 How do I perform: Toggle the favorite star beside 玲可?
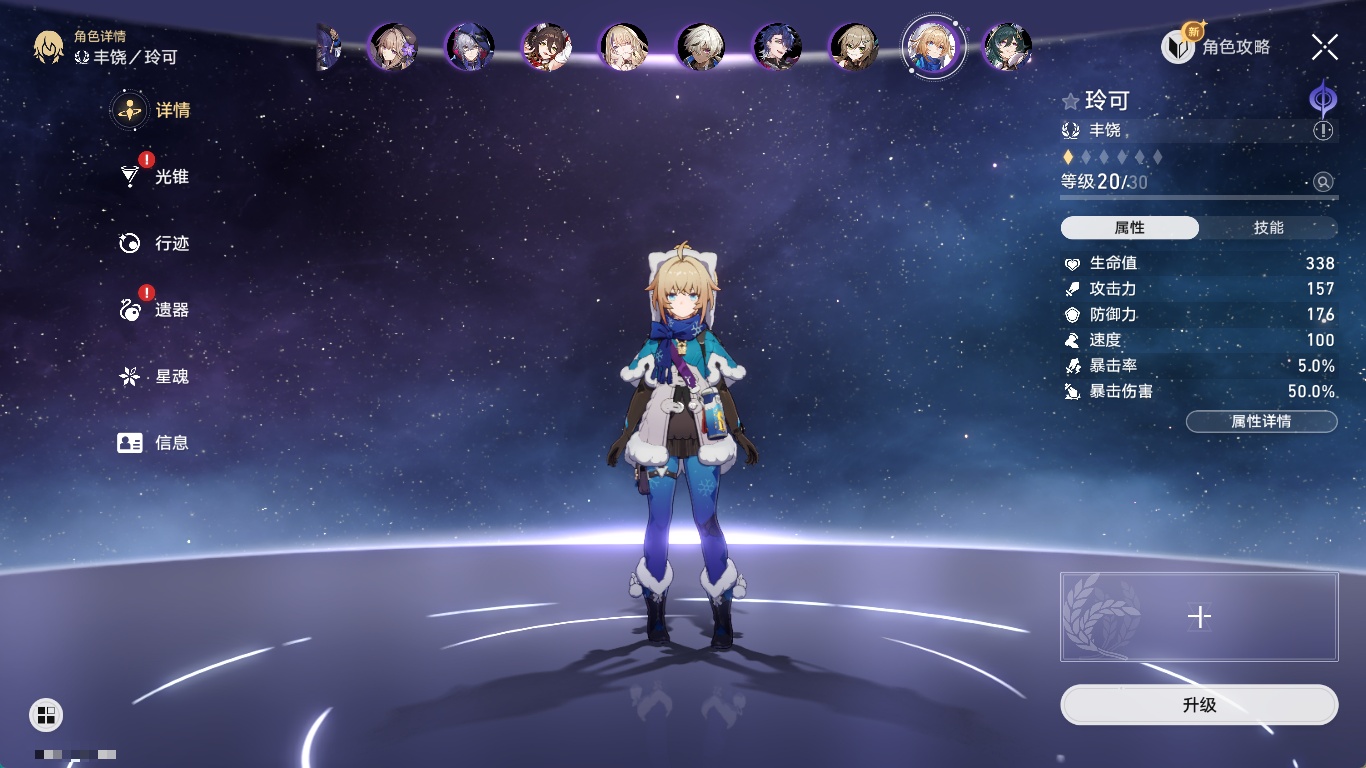click(x=1071, y=101)
